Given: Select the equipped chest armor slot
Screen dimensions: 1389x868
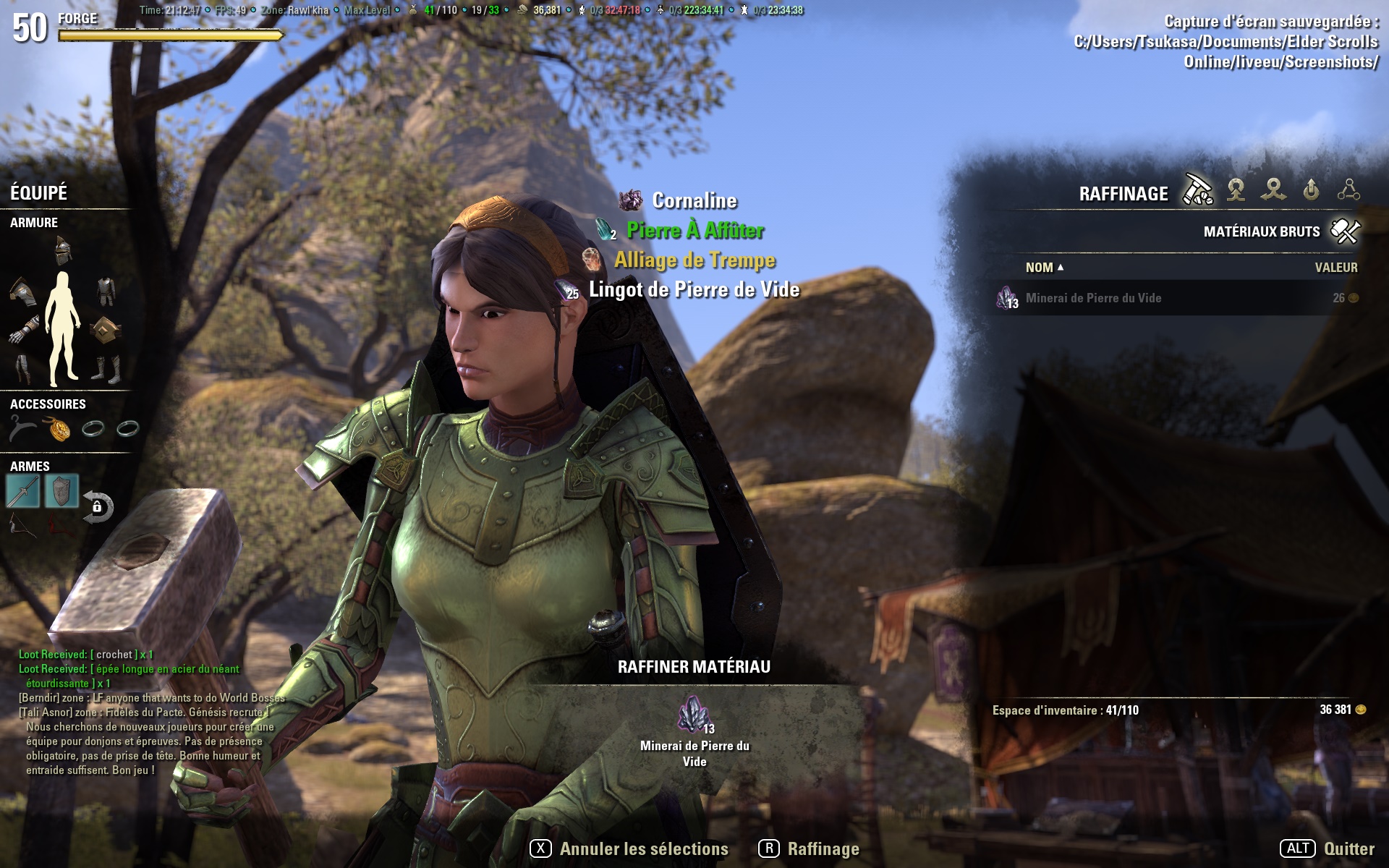Looking at the screenshot, I should [x=106, y=290].
